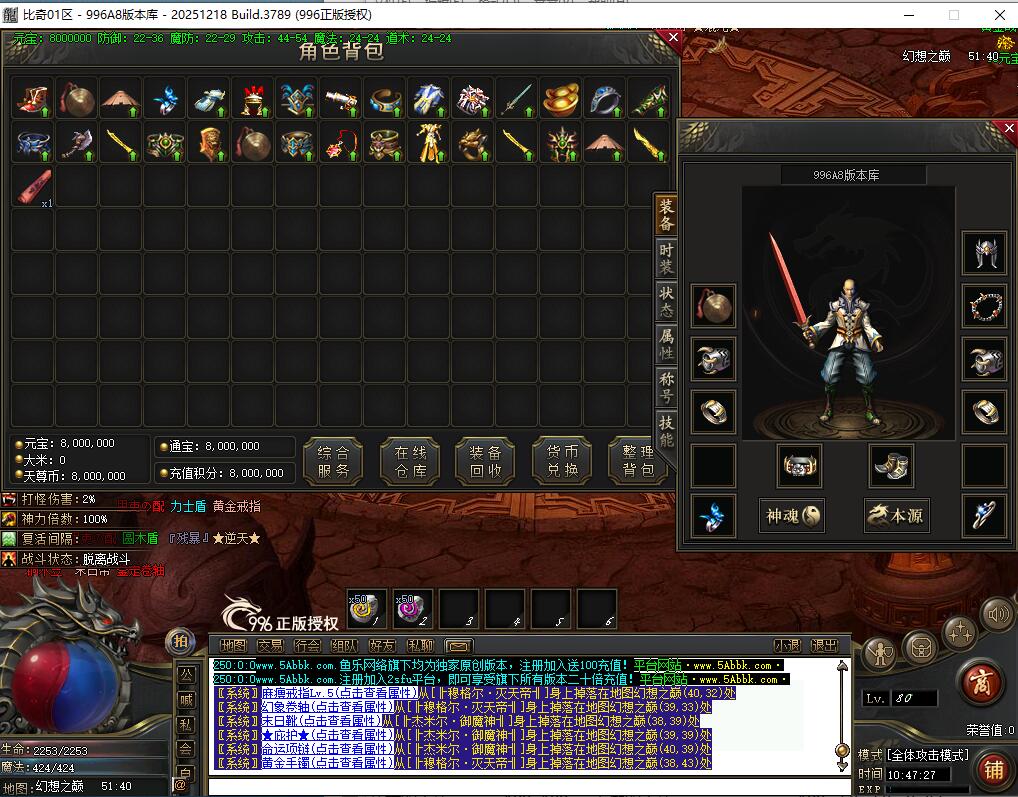Open the 技能 skills tab

666,430
